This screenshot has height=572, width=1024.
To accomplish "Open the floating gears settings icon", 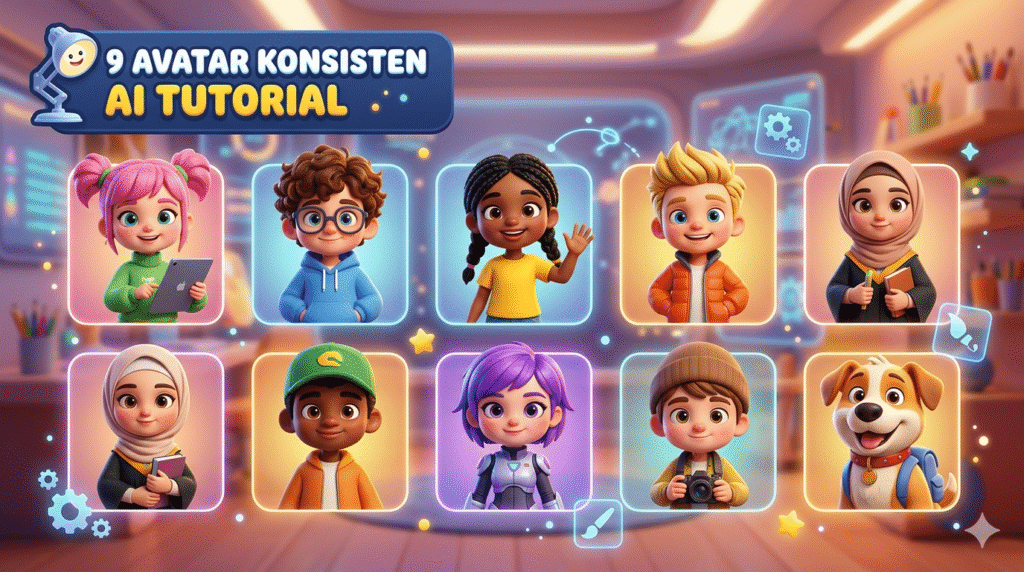I will pos(781,131).
